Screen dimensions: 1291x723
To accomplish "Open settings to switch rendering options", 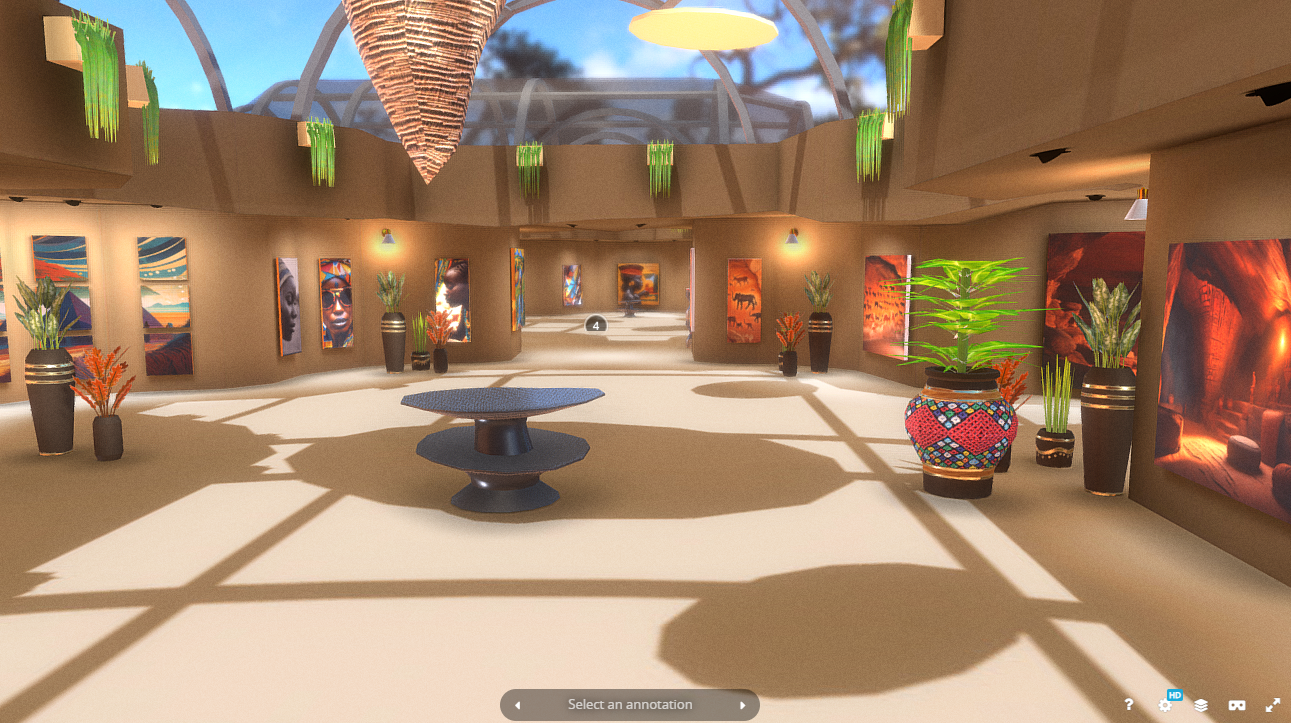I will pos(1165,705).
